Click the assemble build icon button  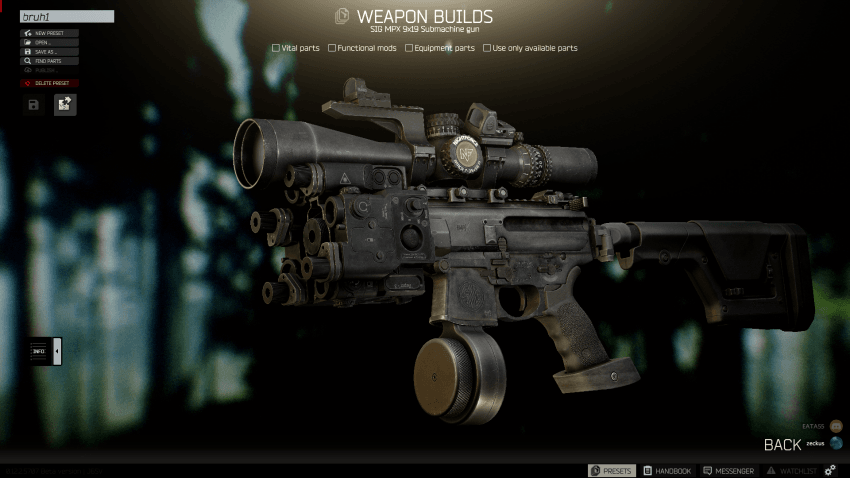point(65,104)
